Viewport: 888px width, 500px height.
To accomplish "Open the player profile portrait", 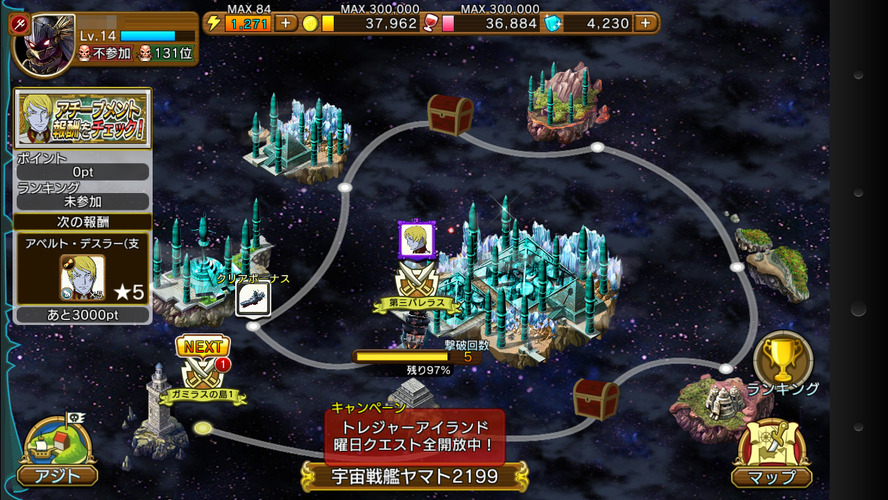I will point(42,42).
